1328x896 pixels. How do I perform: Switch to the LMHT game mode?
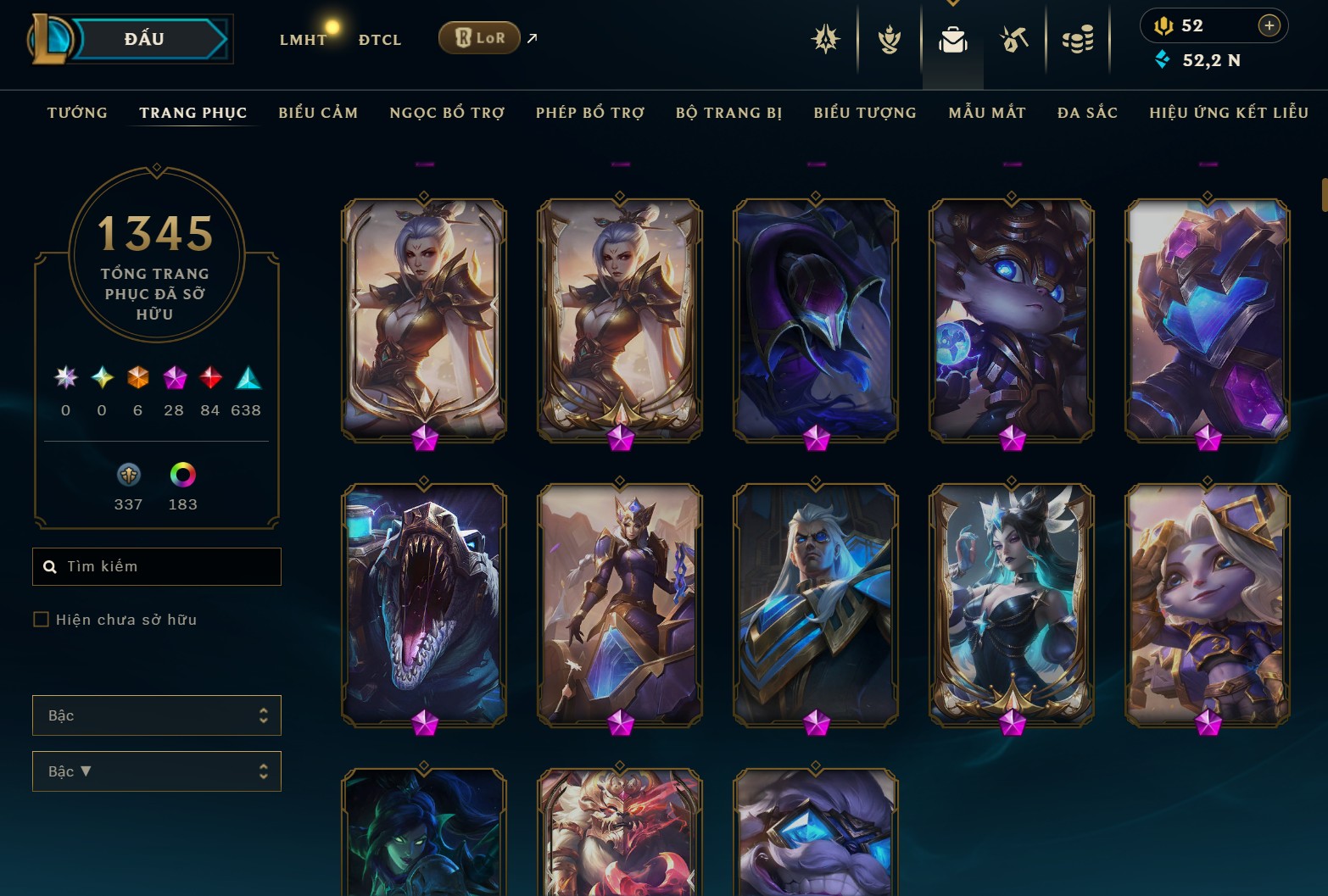[303, 40]
